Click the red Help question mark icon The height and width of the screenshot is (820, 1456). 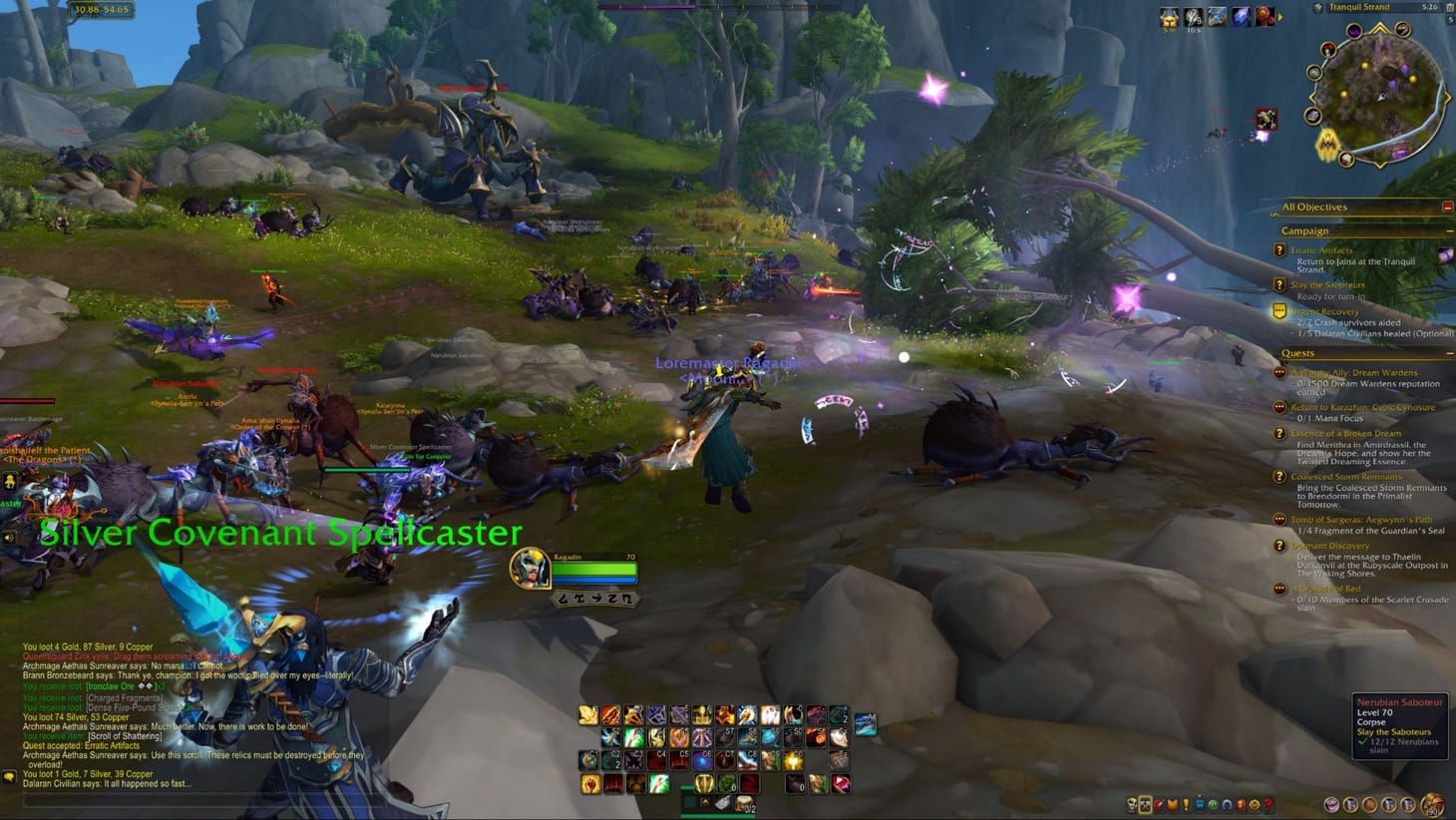[1269, 804]
